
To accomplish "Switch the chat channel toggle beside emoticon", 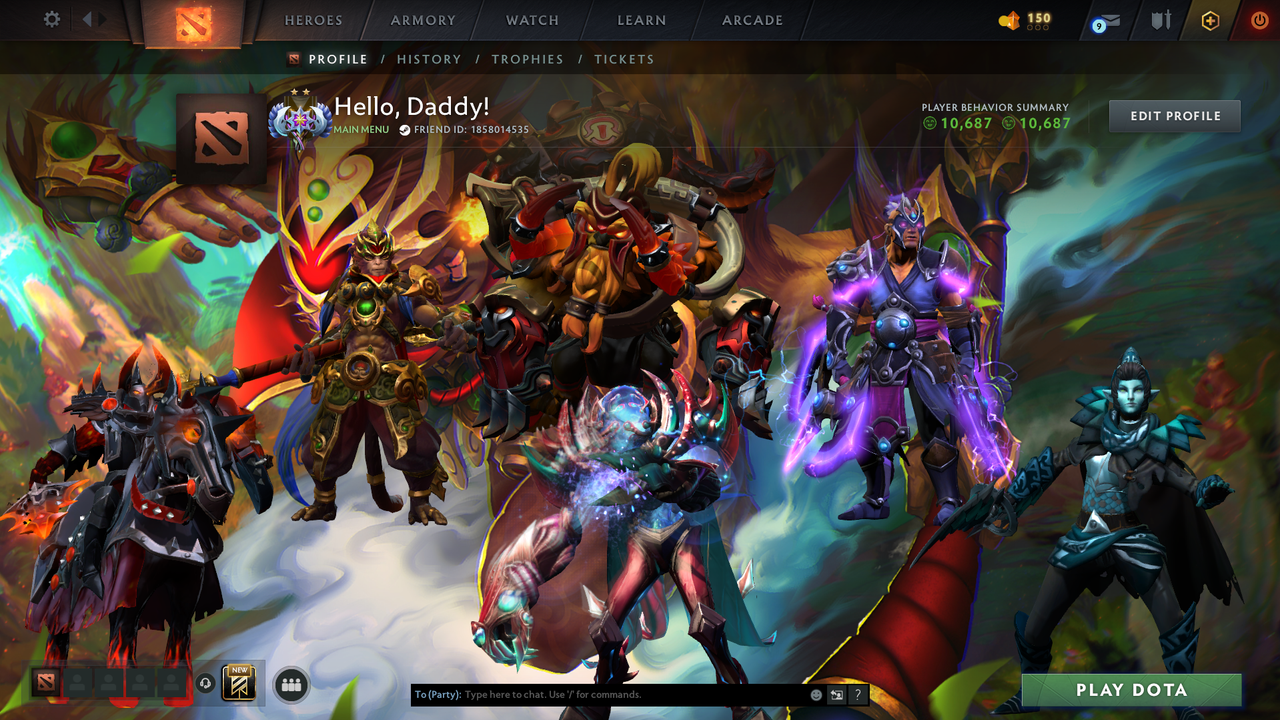I will pyautogui.click(x=837, y=694).
